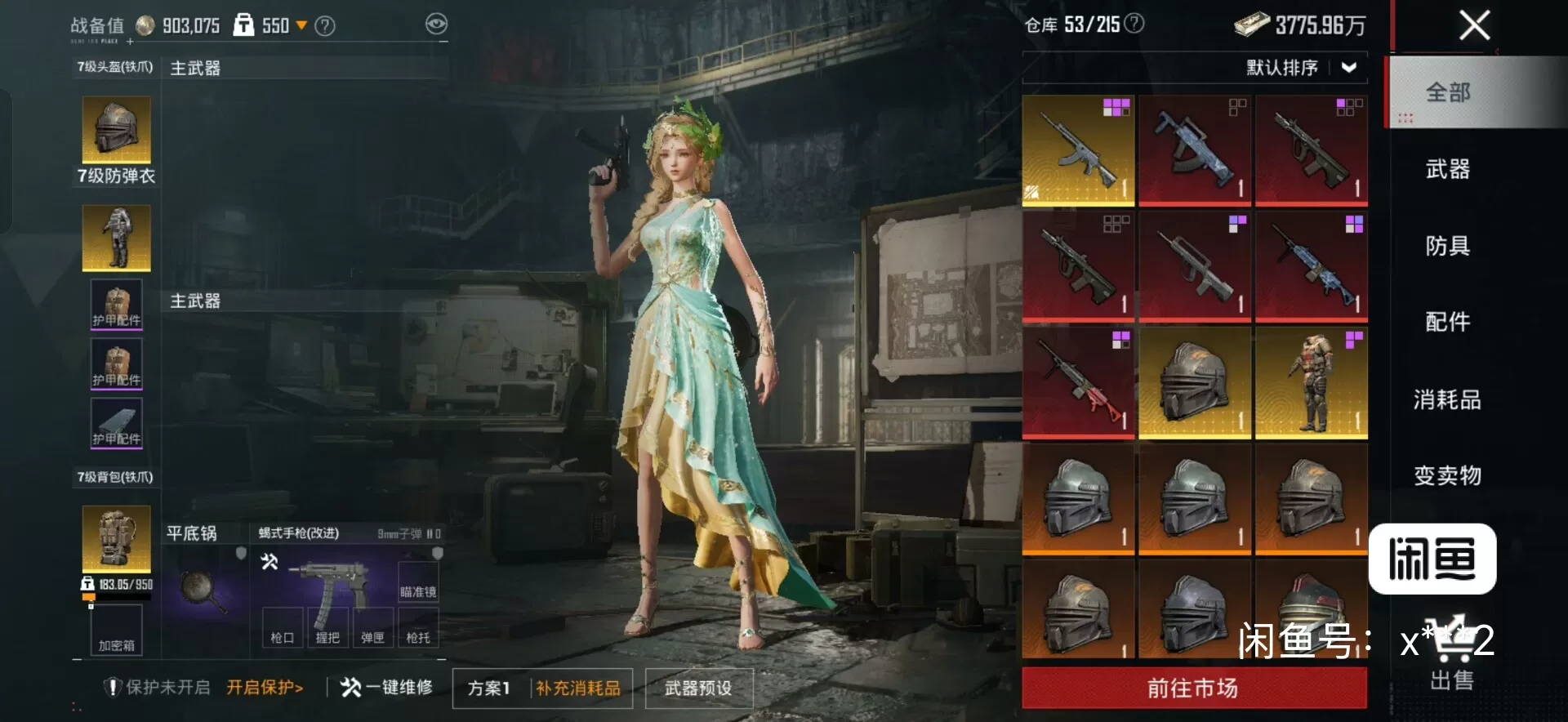
Task: Use 一键维修 to repair all gear
Action: 387,688
